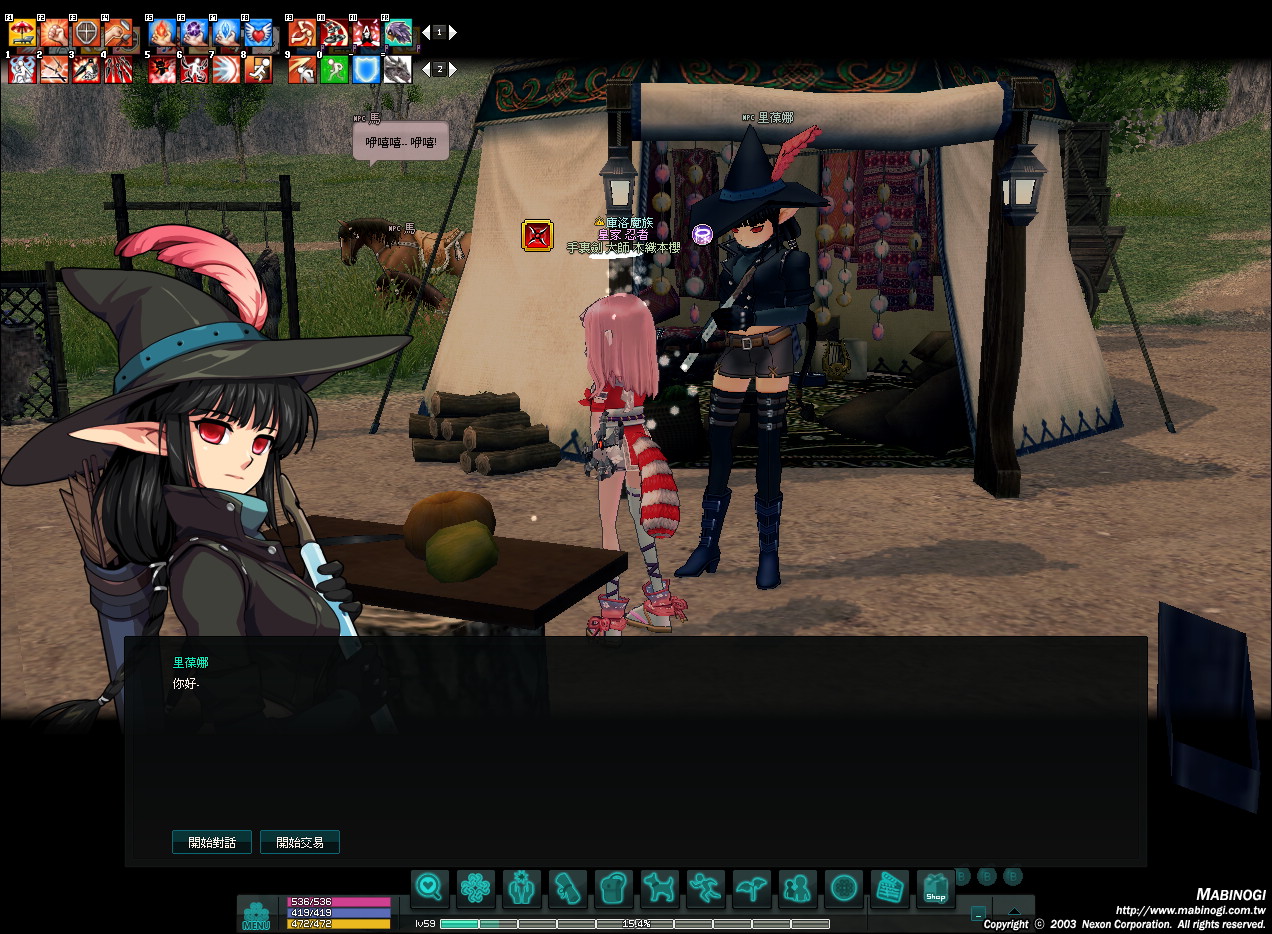This screenshot has width=1272, height=934.
Task: Open the scroll quest icon
Action: tap(567, 888)
